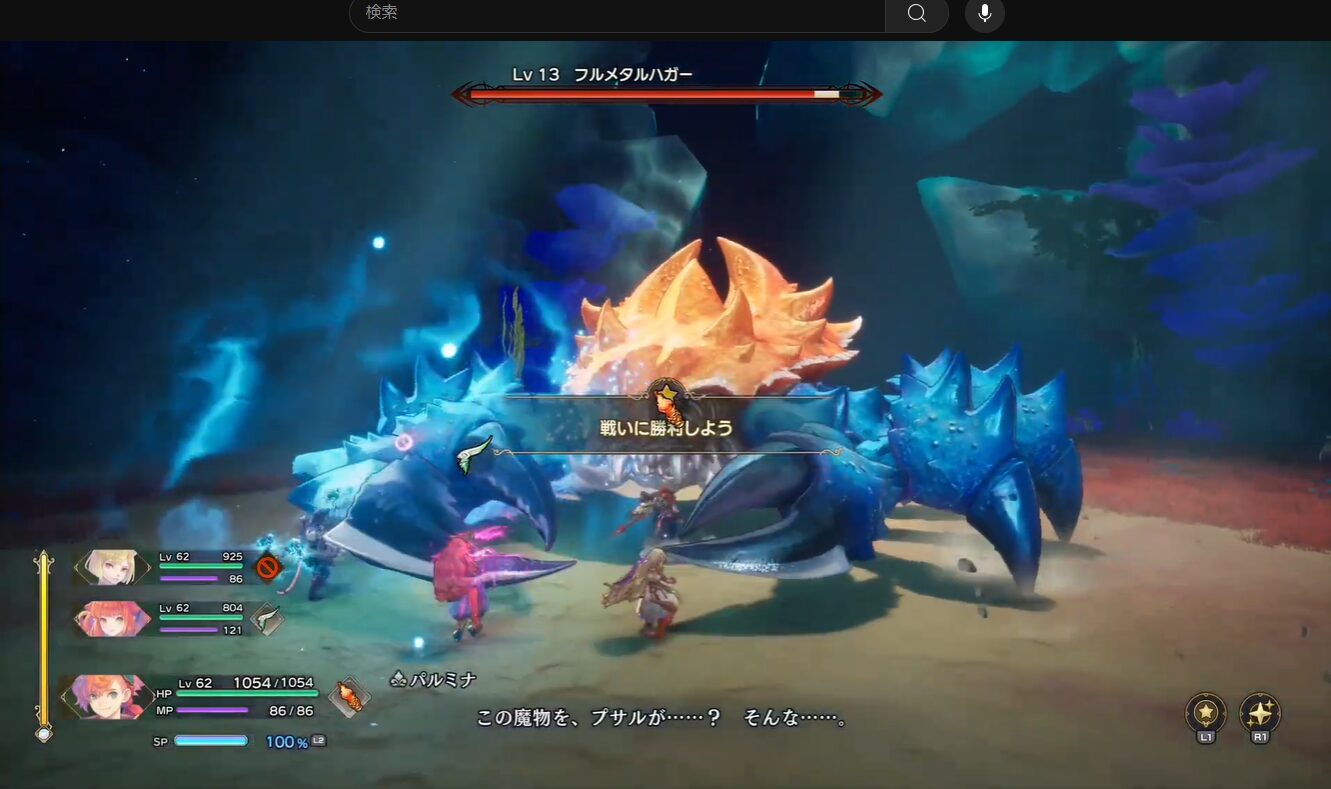Image resolution: width=1331 pixels, height=789 pixels.
Task: Click the red prohibition status icon
Action: (267, 568)
